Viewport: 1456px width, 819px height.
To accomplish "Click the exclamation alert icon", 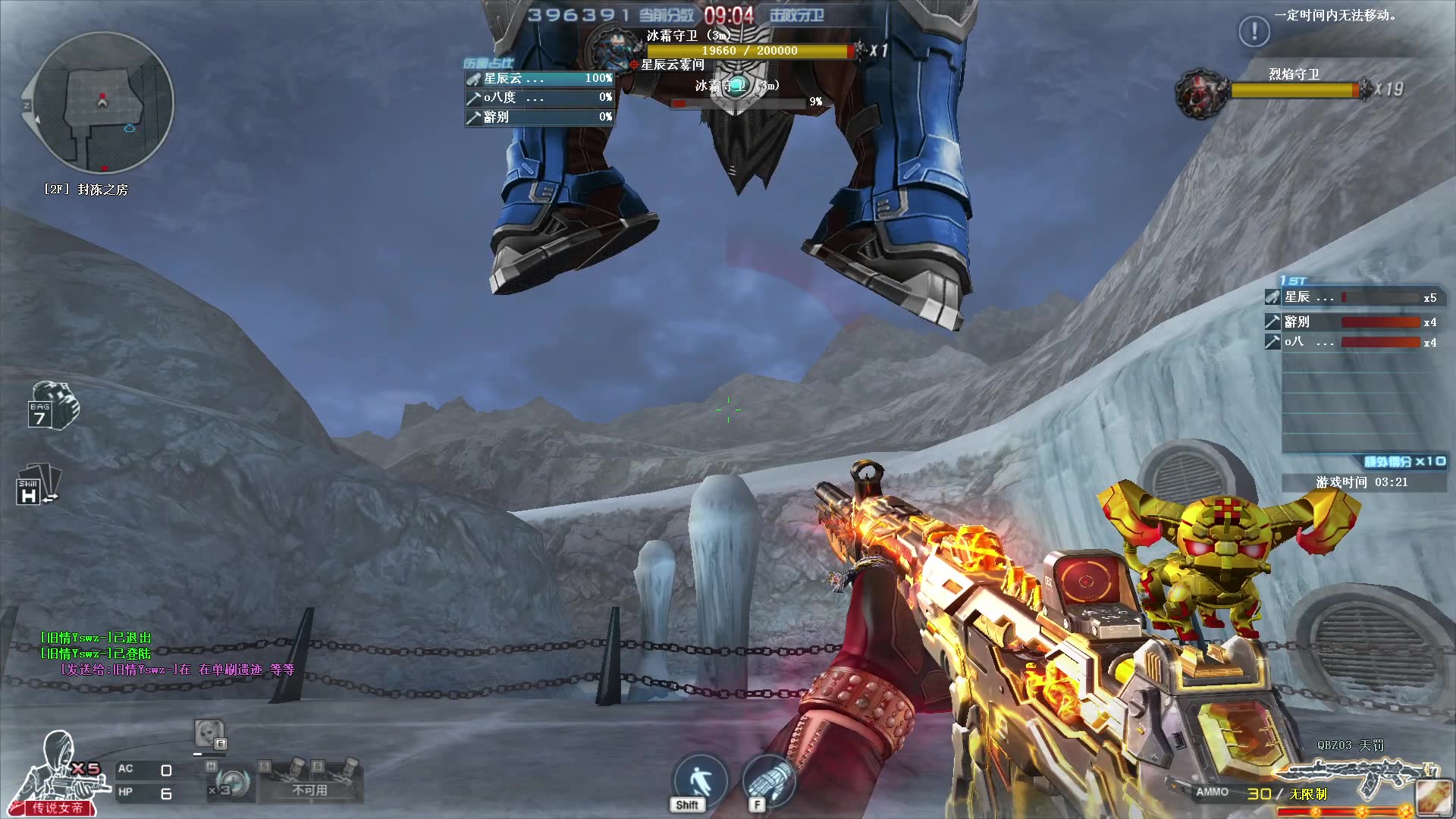I will [x=1254, y=32].
